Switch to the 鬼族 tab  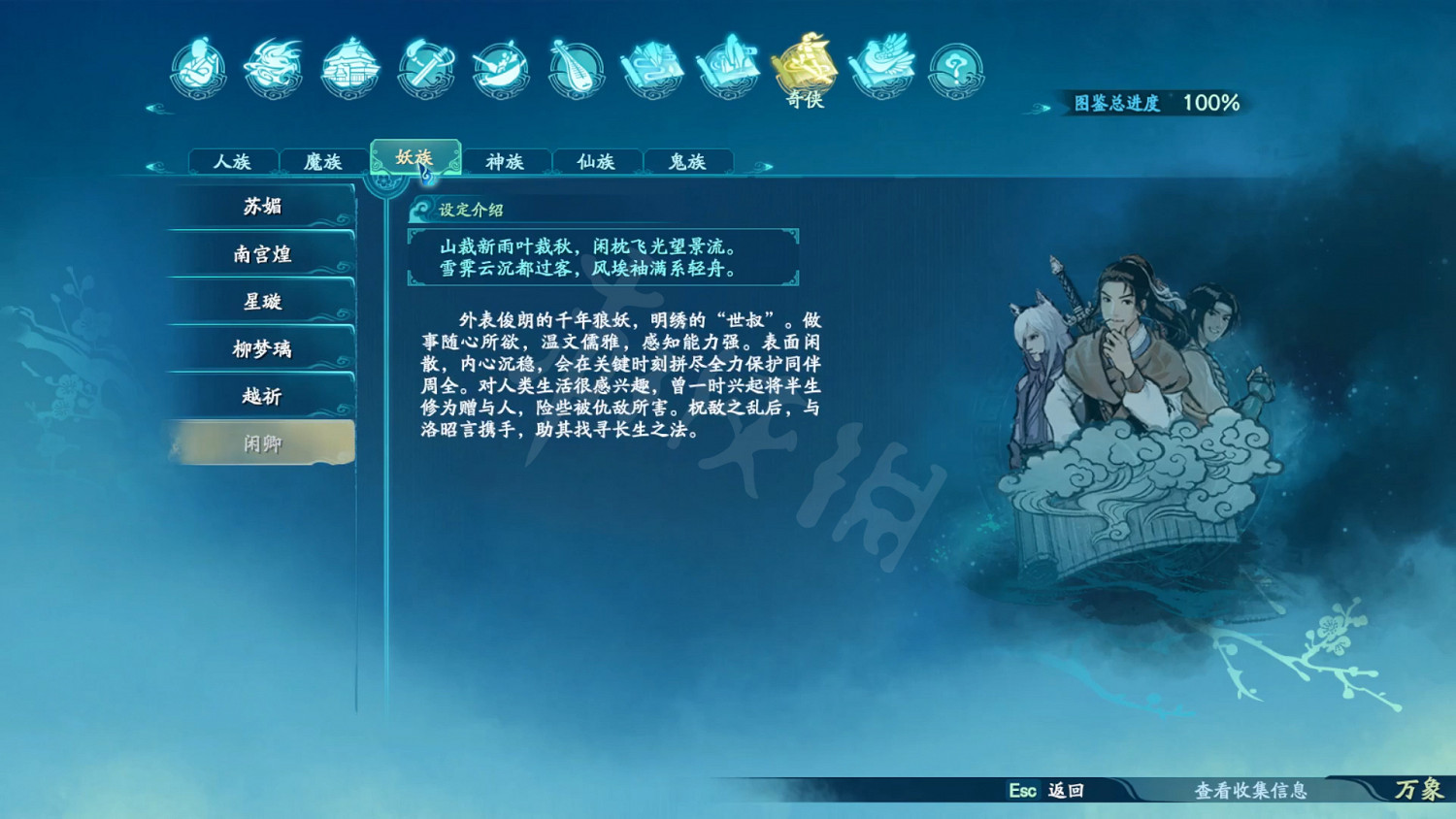point(688,162)
